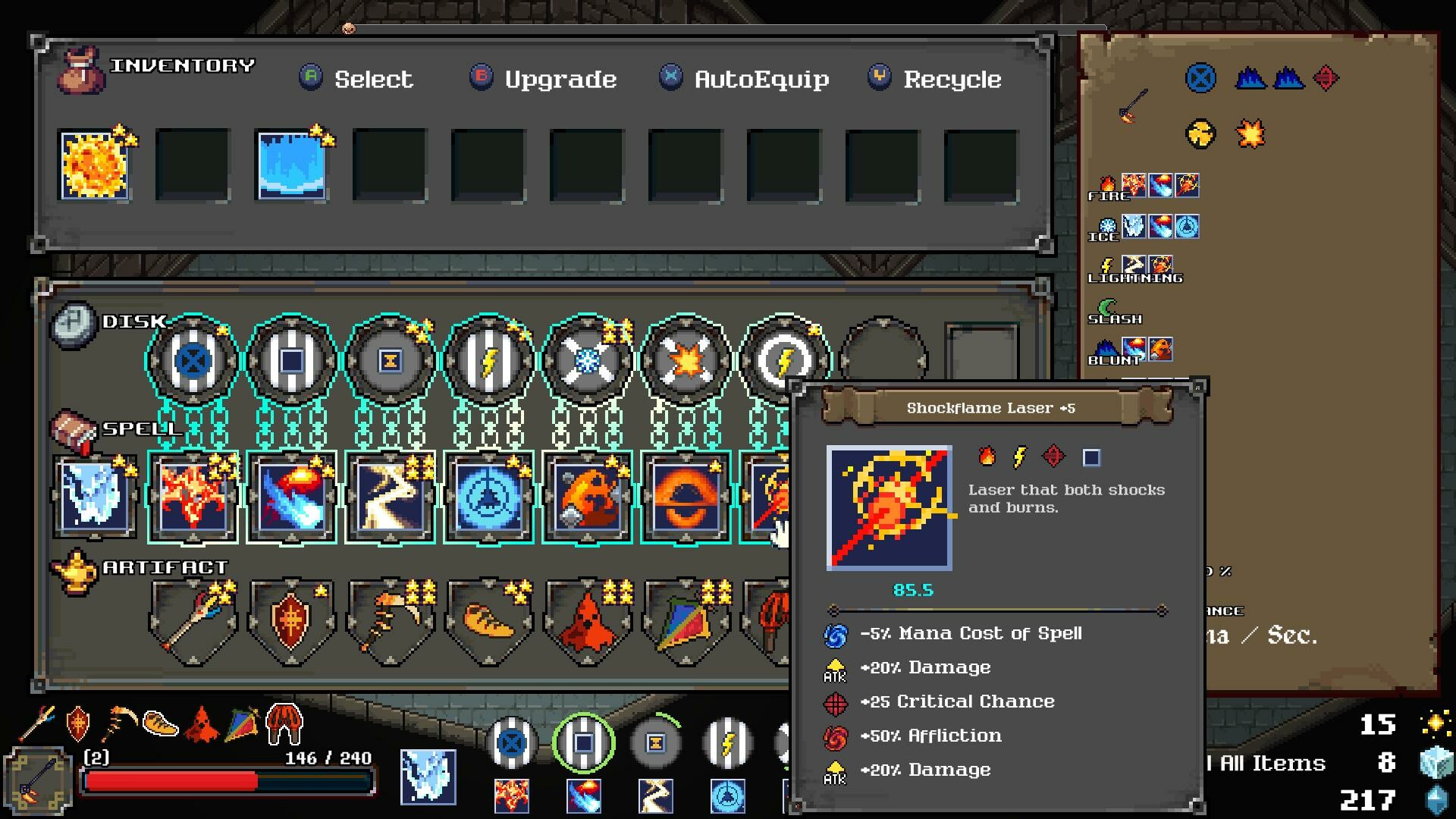Select the snowflake disk

588,362
